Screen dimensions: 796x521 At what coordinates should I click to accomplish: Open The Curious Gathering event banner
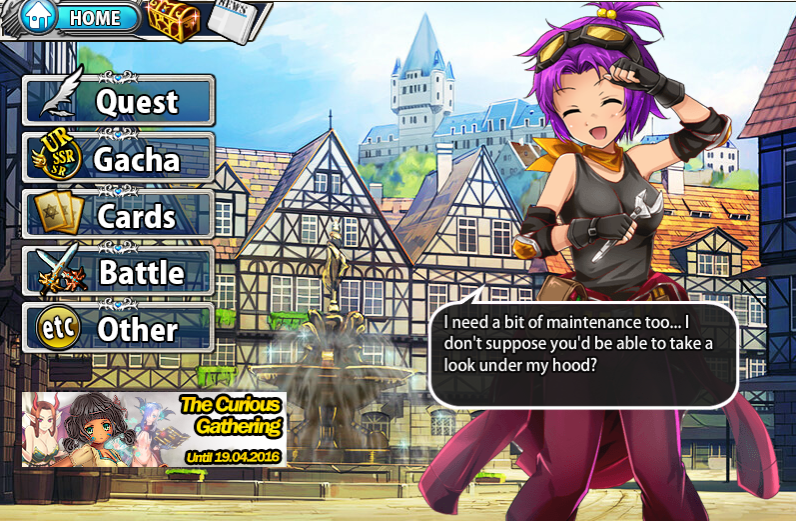pos(153,430)
